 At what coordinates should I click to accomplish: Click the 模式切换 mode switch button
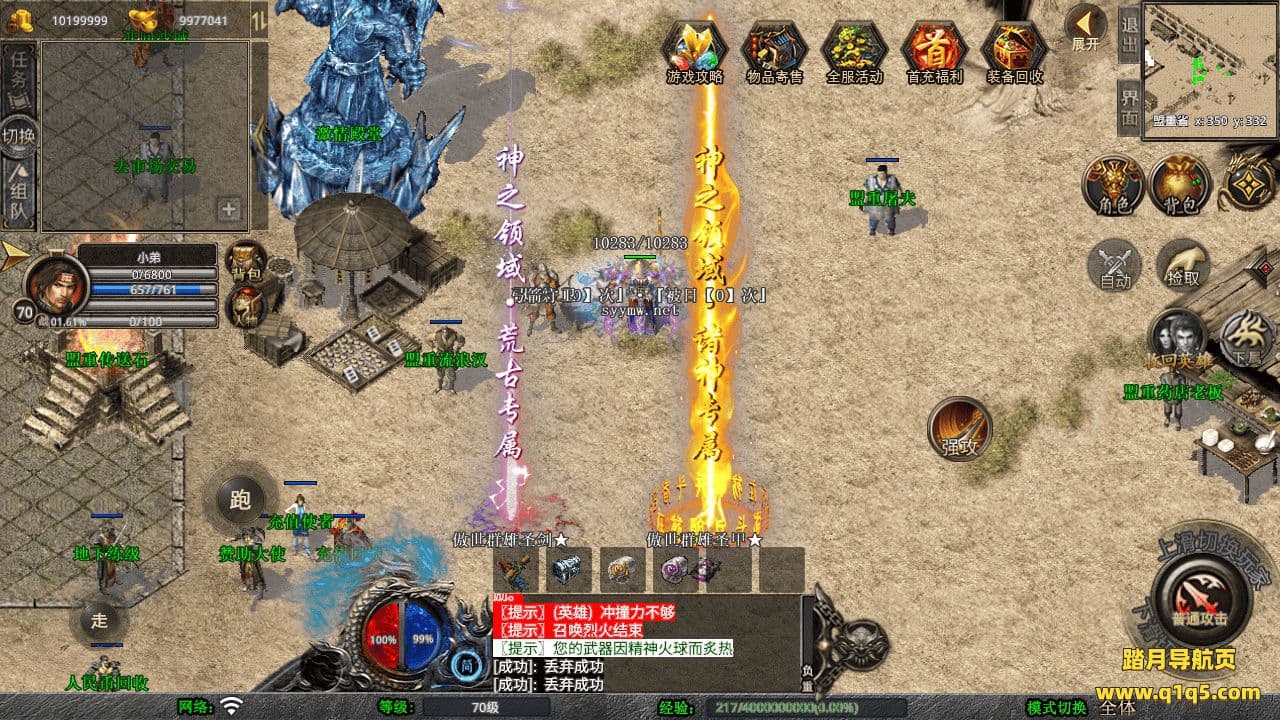click(x=1056, y=708)
